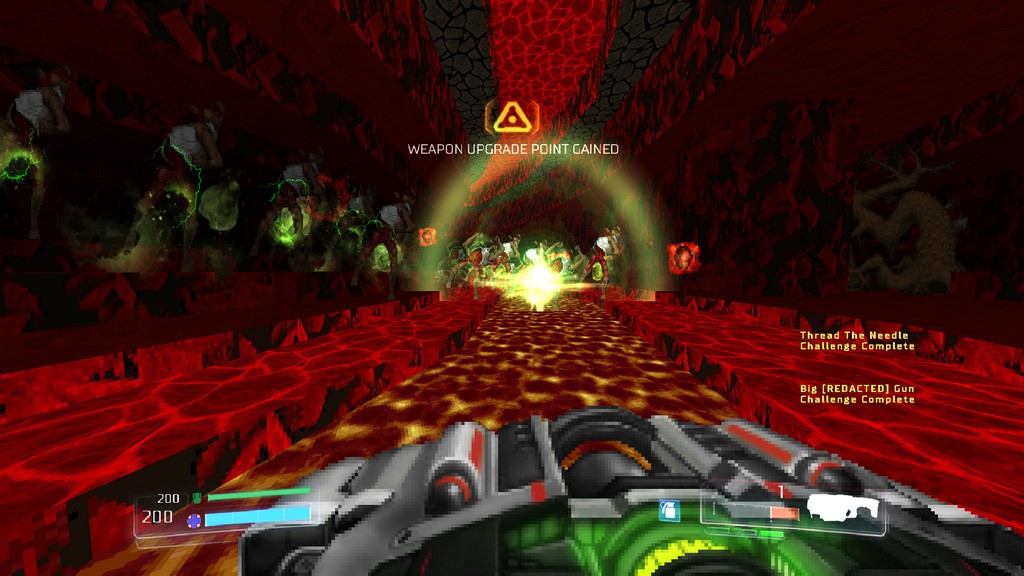Open the Thread The Needle challenge notification
This screenshot has height=576, width=1024.
click(857, 341)
